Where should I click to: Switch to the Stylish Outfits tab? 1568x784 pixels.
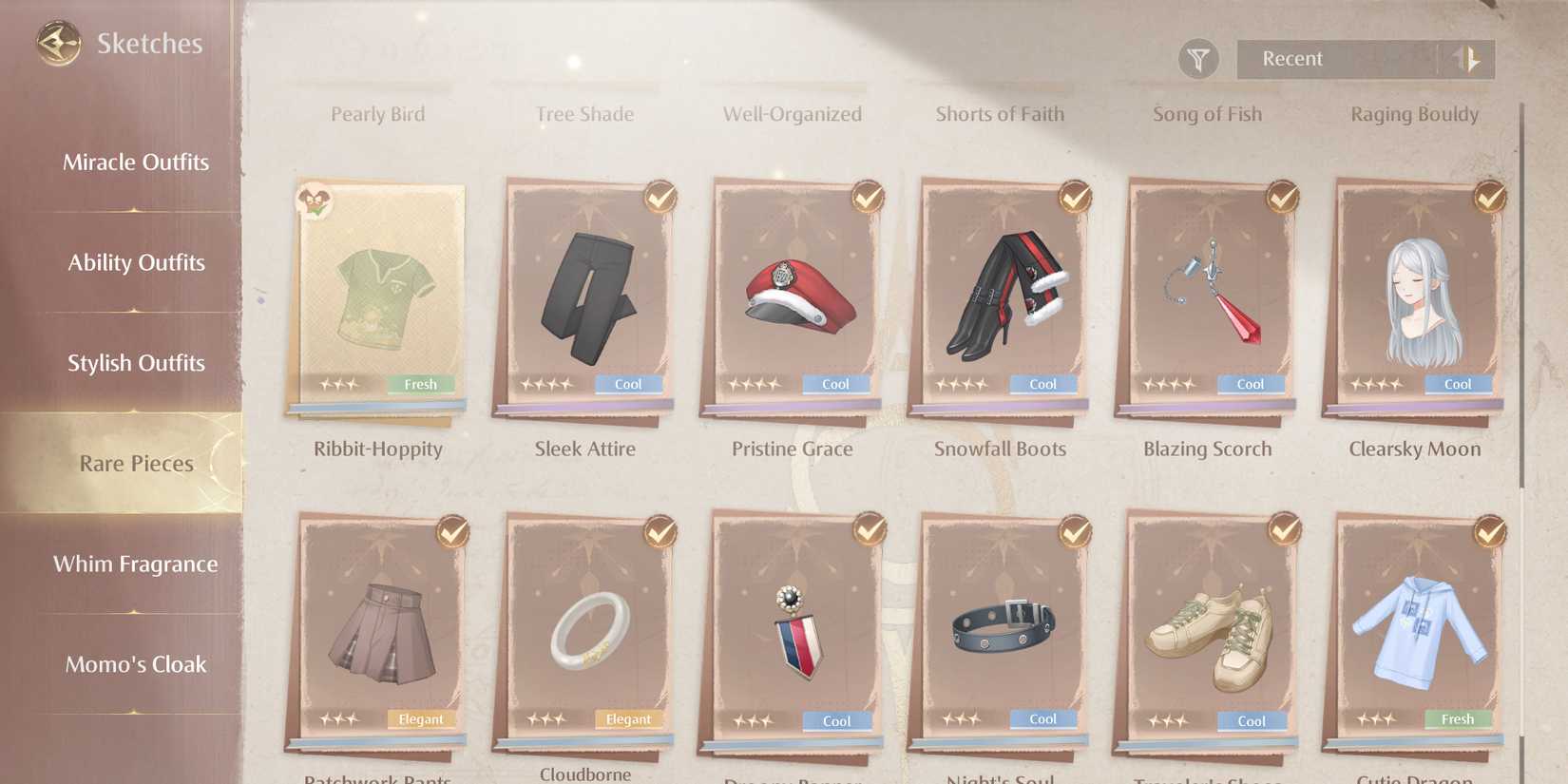coord(136,362)
